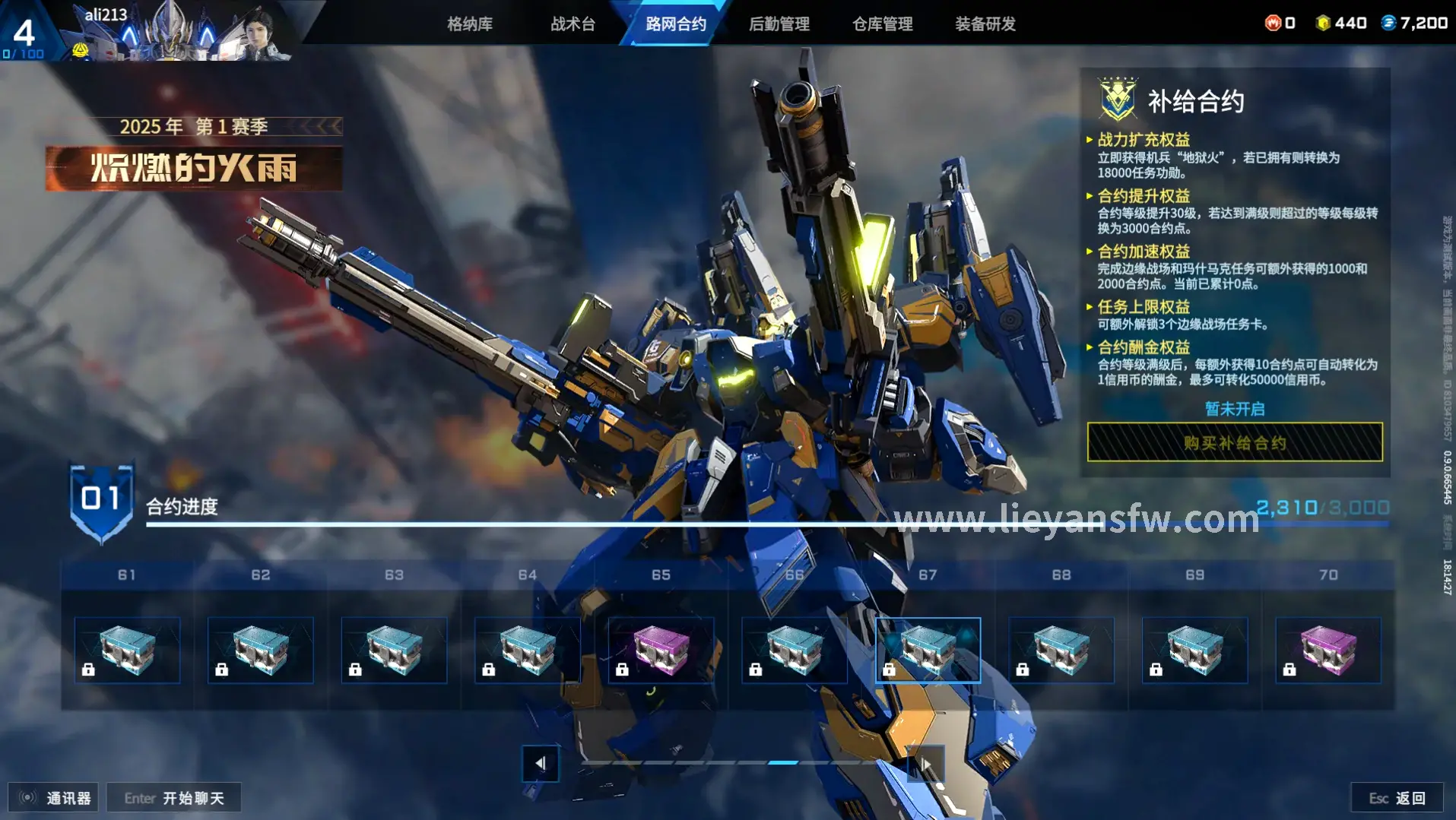Click the 返回 back button
The height and width of the screenshot is (820, 1456).
1397,798
